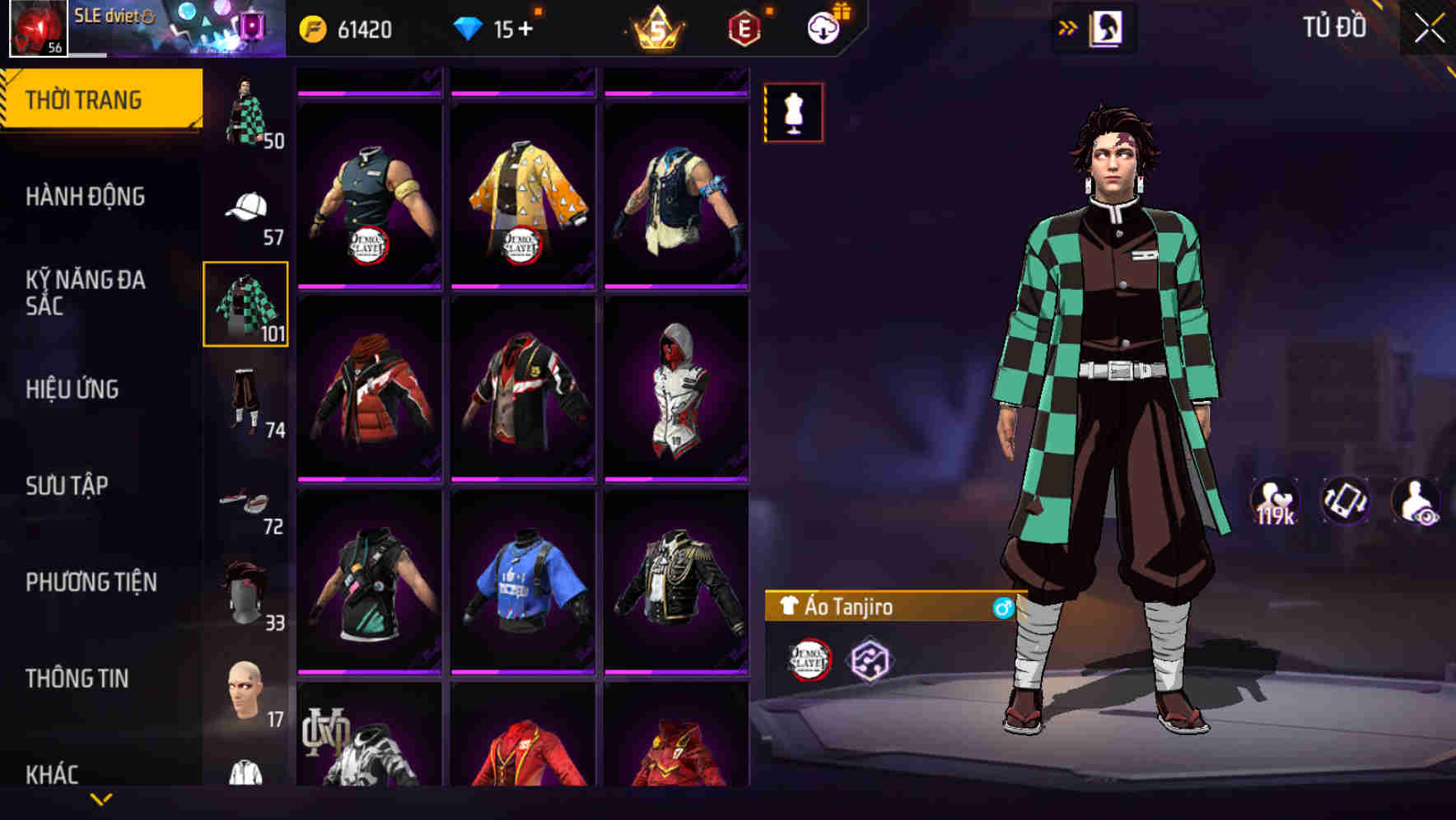Collapse the panel using the double-arrow chevrons
The image size is (1456, 820).
[x=1068, y=26]
